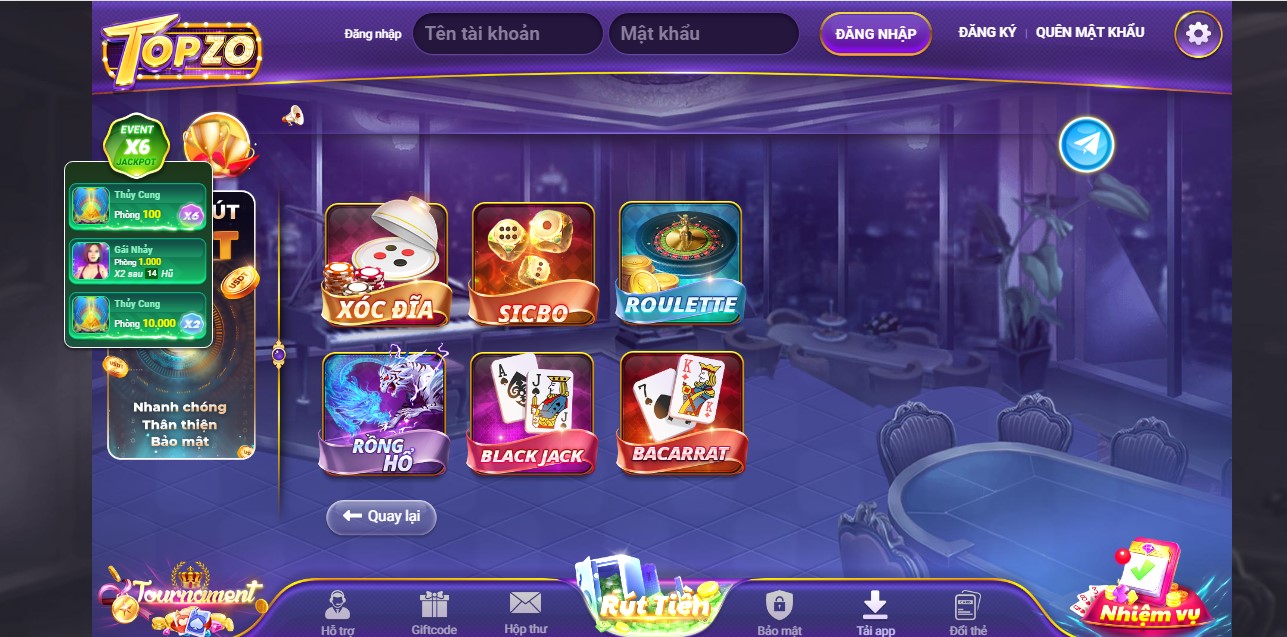Join the Gái Nhảy jackpot room 1.000
Viewport: 1287px width, 637px height.
click(x=138, y=261)
